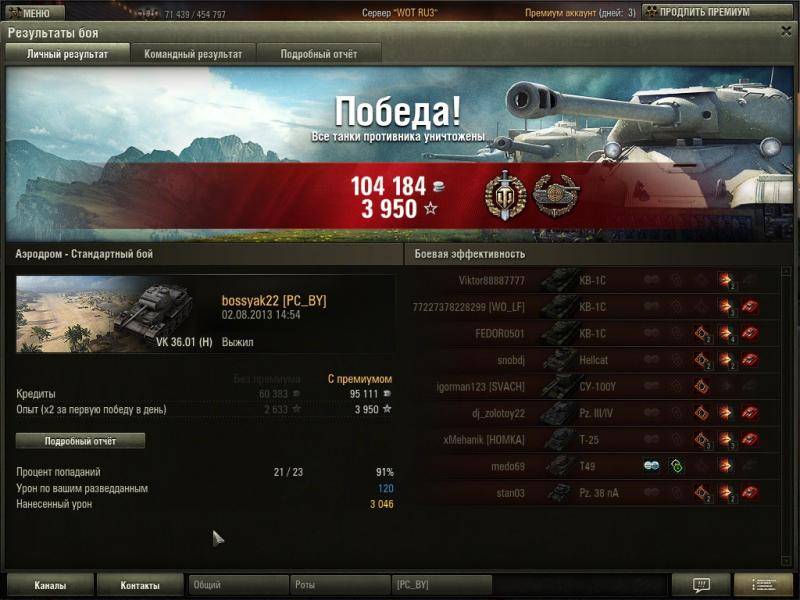Select player Viktor88887777 row

(x=590, y=281)
